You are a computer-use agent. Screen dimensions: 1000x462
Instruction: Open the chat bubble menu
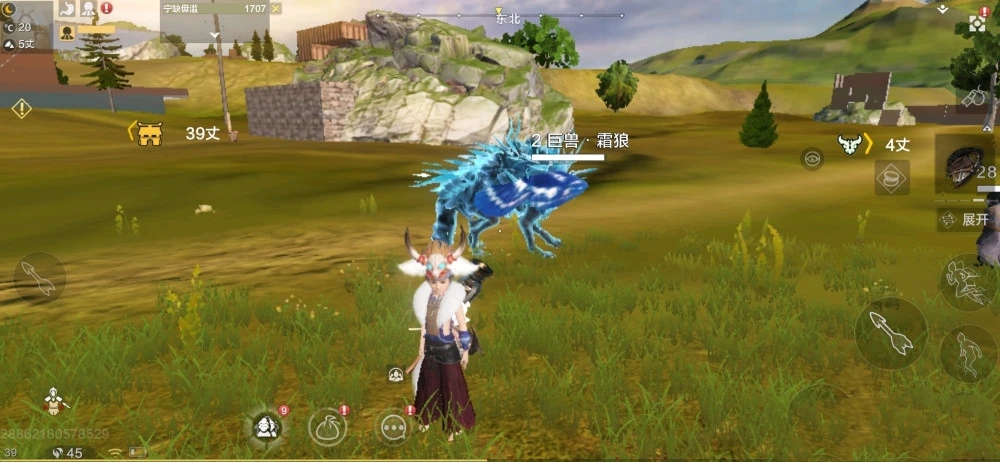coord(394,427)
